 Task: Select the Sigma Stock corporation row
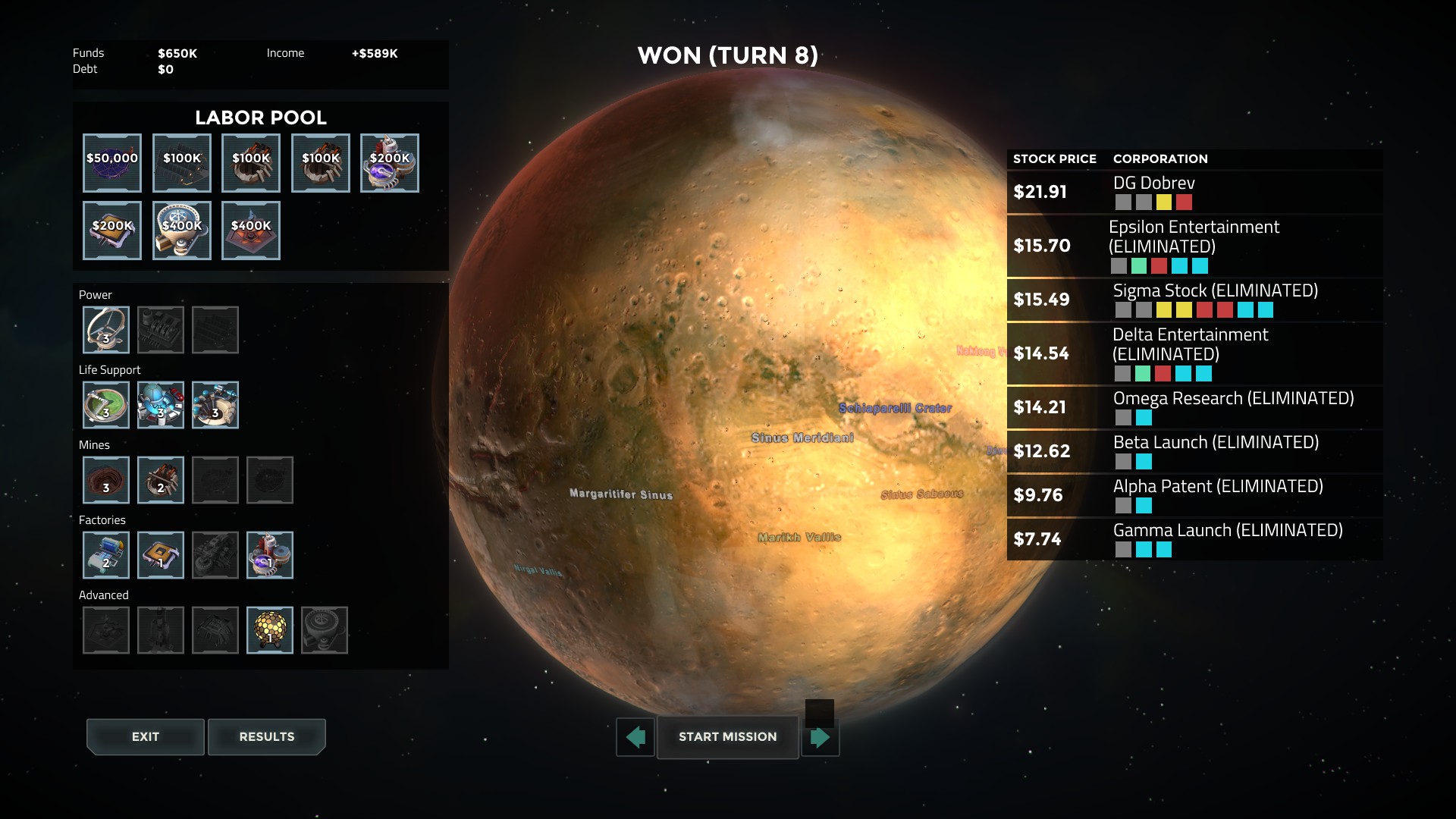(1194, 300)
